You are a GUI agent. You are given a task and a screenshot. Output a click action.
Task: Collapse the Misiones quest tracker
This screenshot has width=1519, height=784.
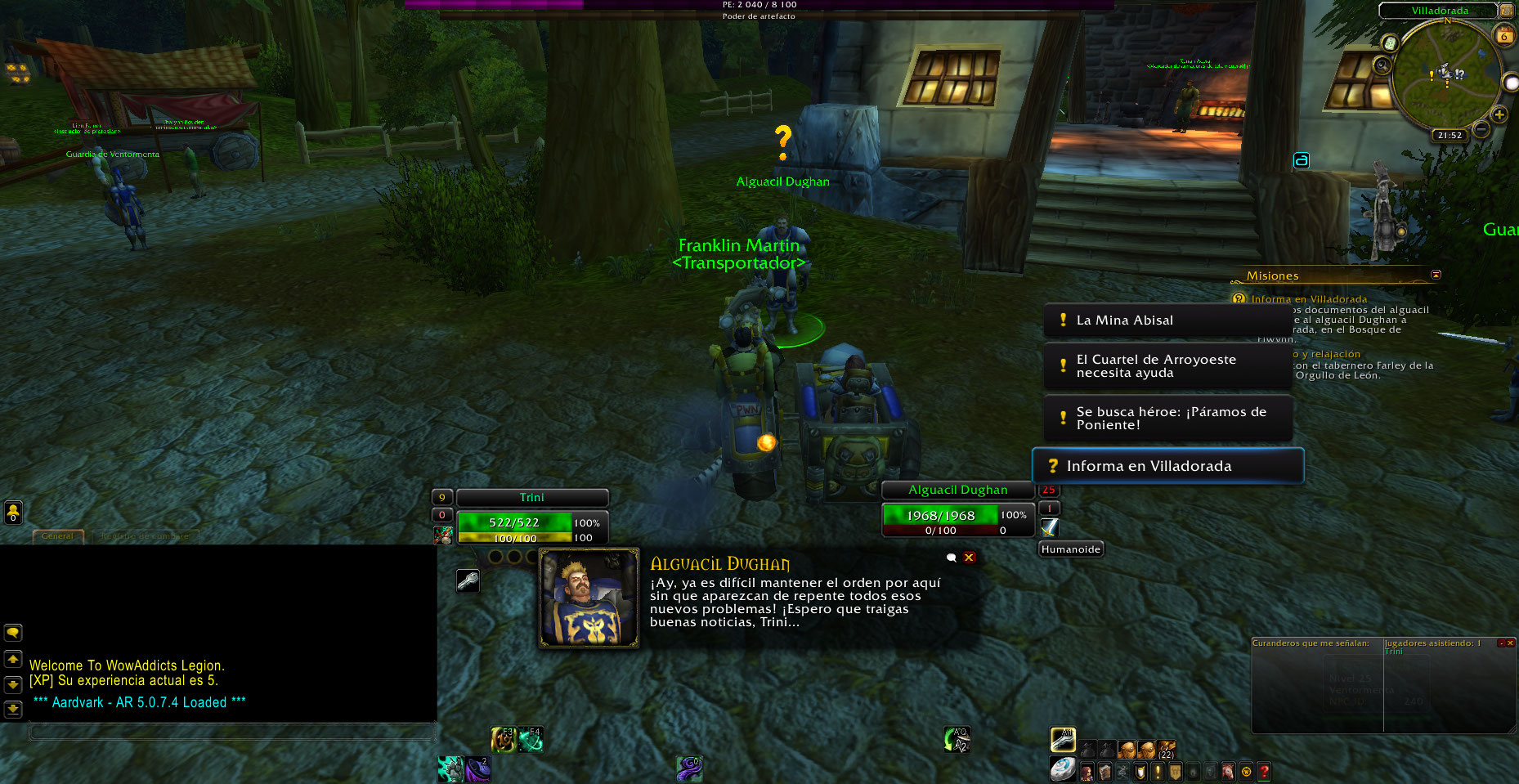tap(1436, 275)
